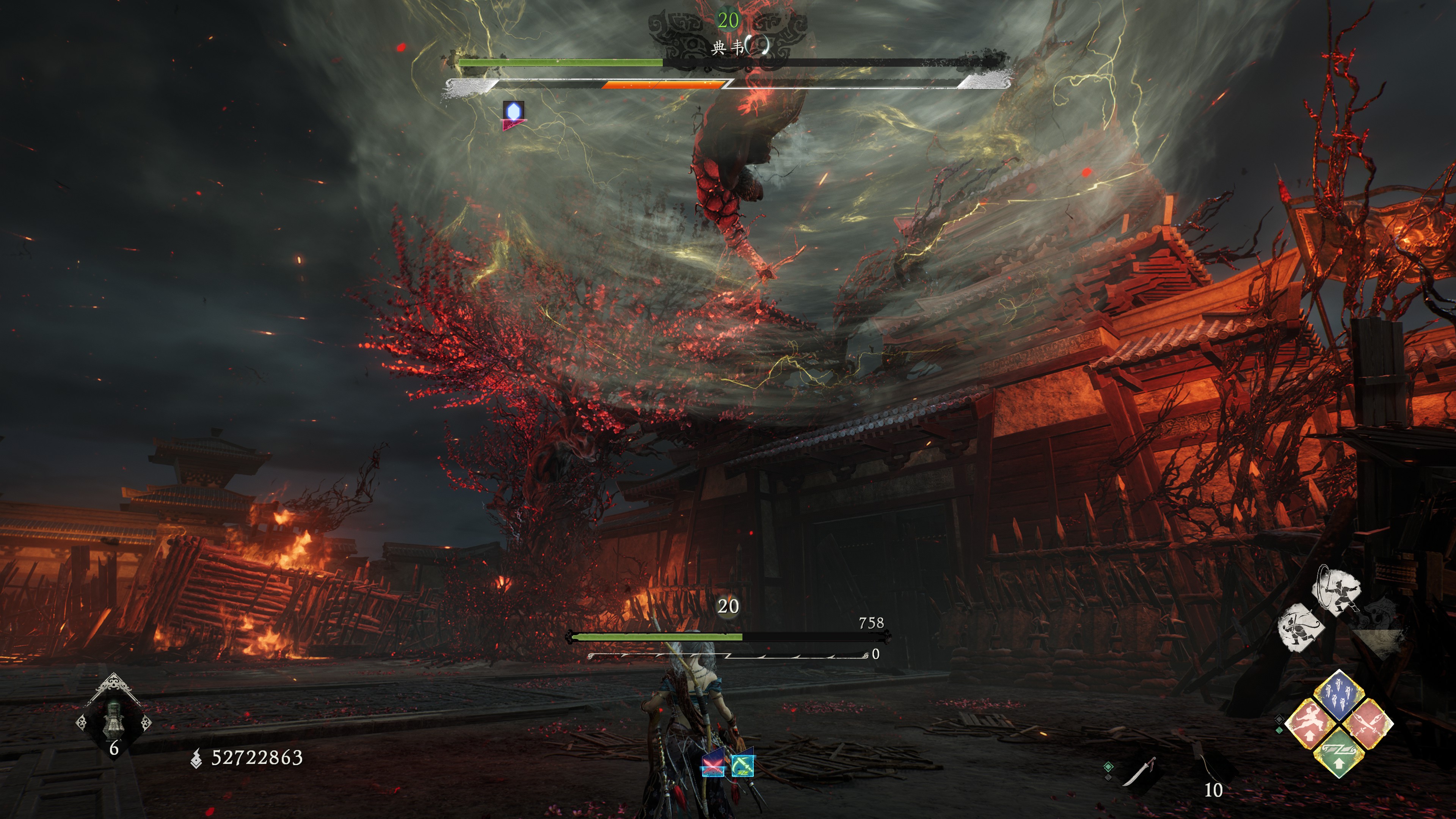The image size is (1456, 819).
Task: Cast the green speed boost spell
Action: click(x=1338, y=753)
